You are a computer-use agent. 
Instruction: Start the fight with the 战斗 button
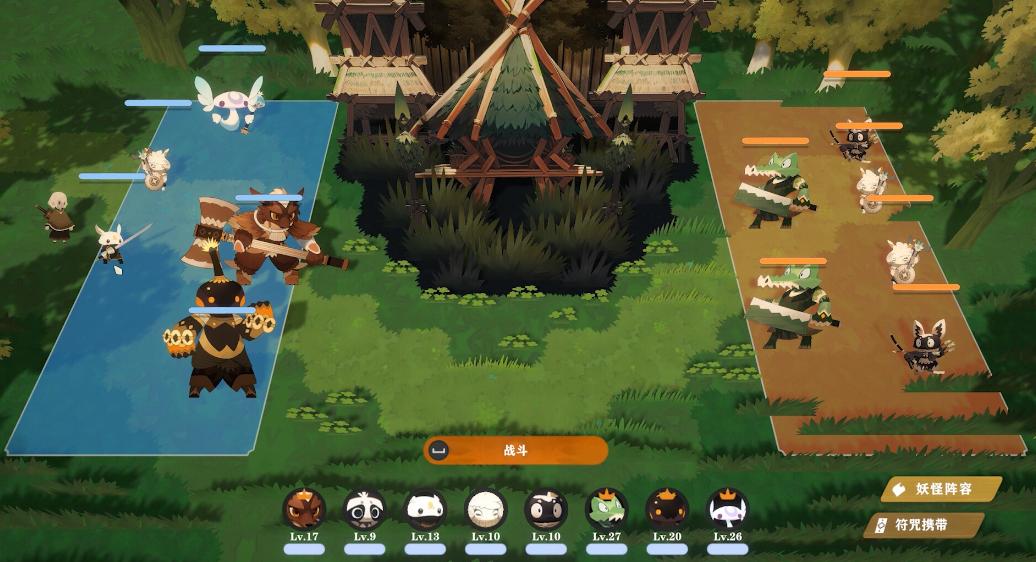click(515, 450)
